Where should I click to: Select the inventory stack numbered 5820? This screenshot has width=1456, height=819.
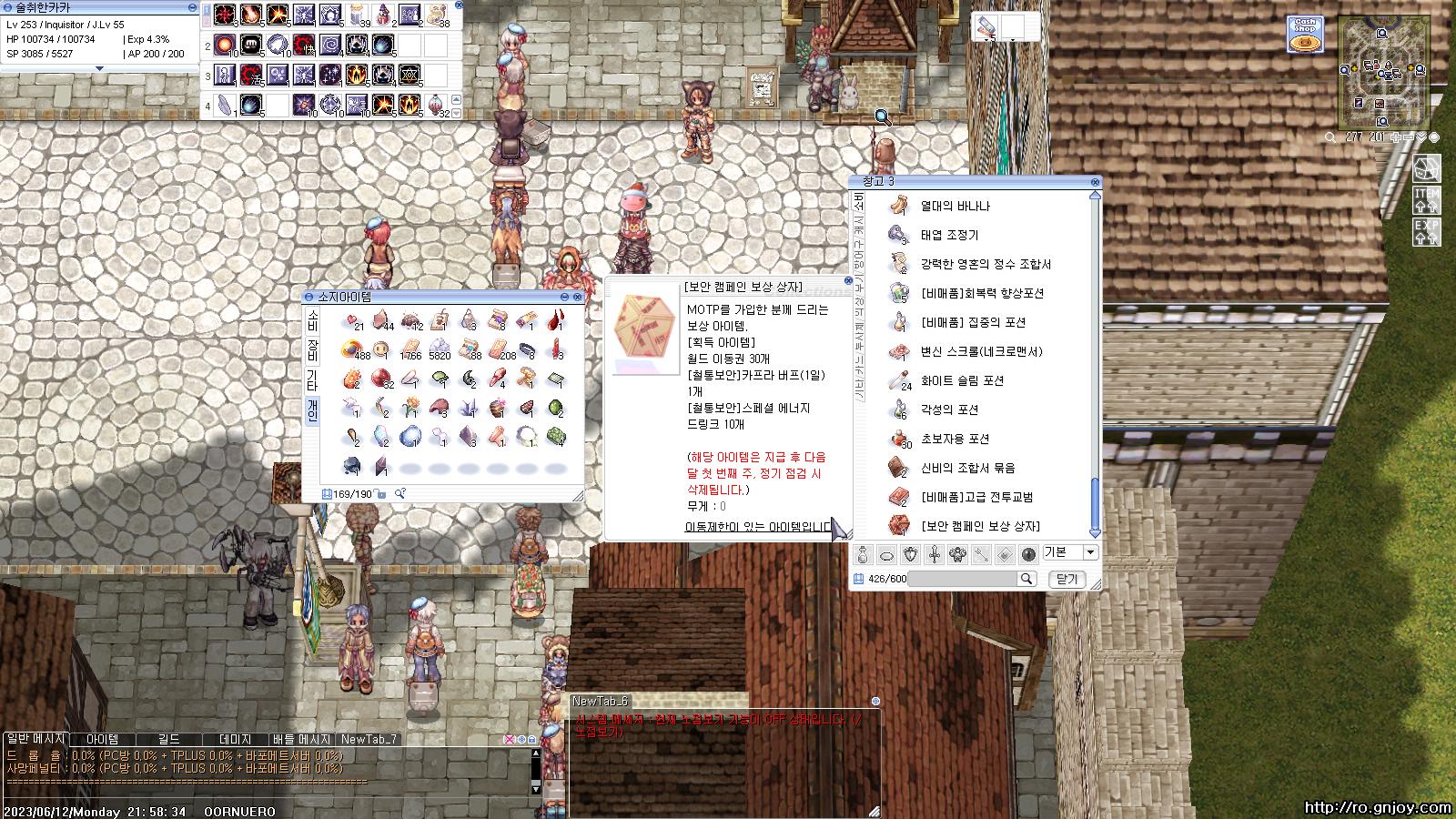tap(440, 350)
